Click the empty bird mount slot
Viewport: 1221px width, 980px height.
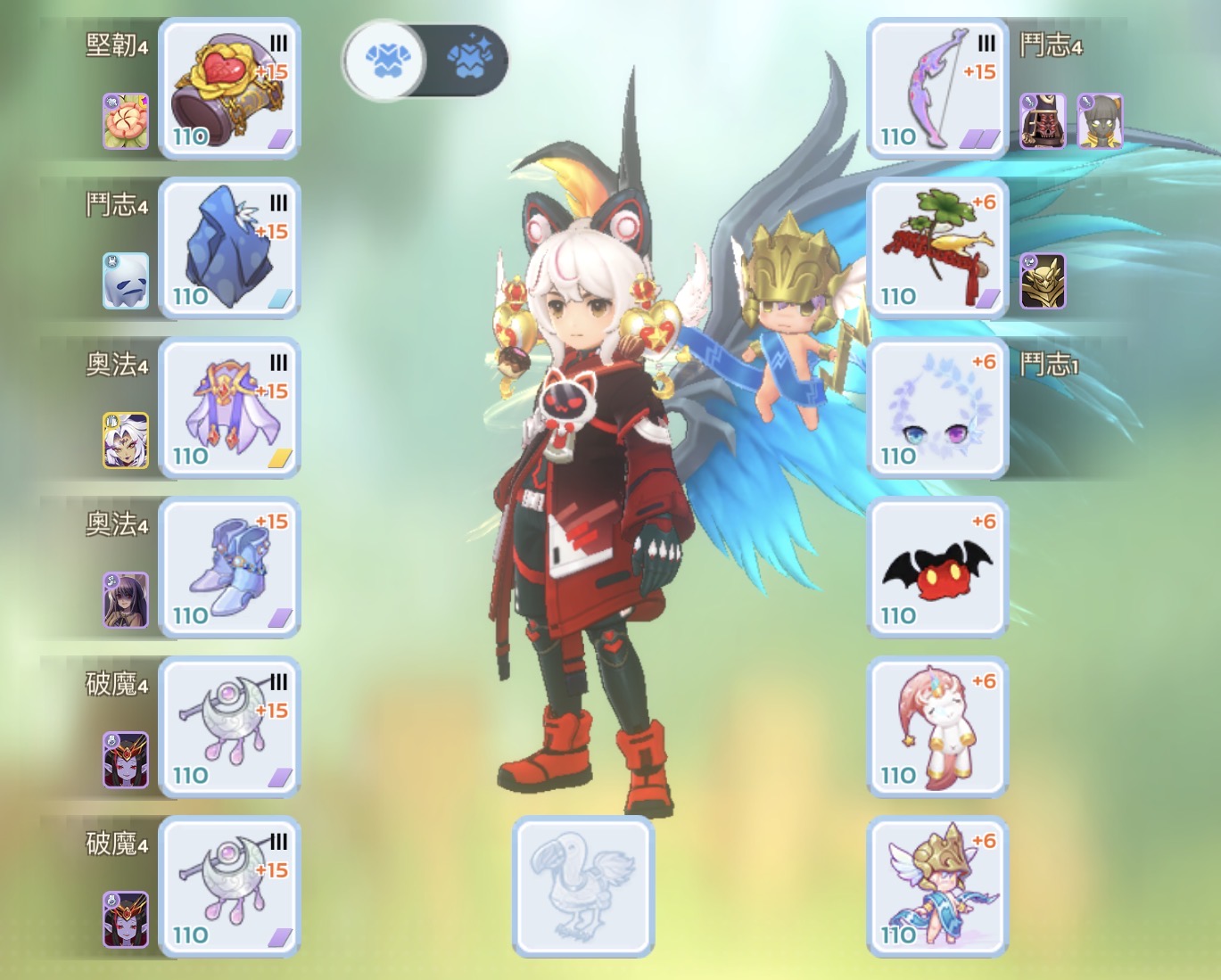coord(582,885)
